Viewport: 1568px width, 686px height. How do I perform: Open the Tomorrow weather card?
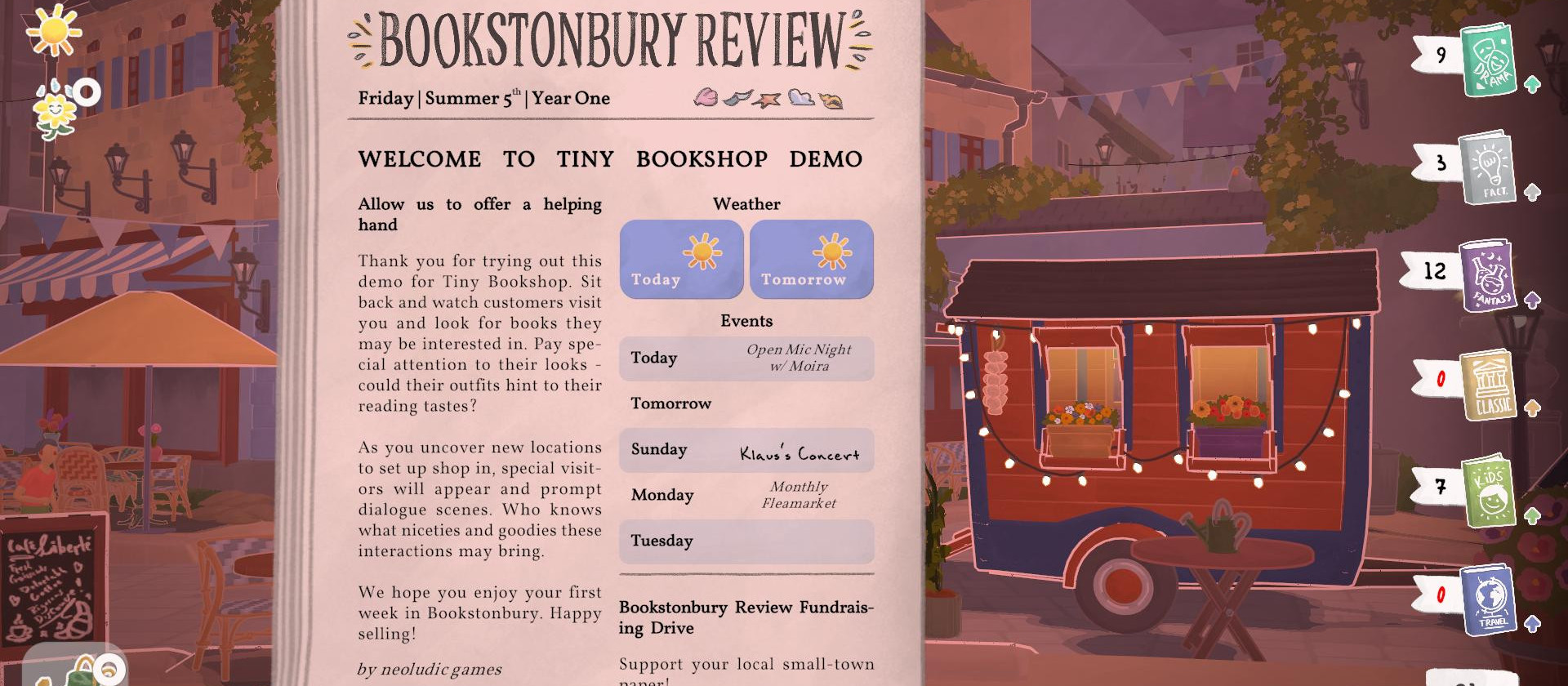[811, 259]
